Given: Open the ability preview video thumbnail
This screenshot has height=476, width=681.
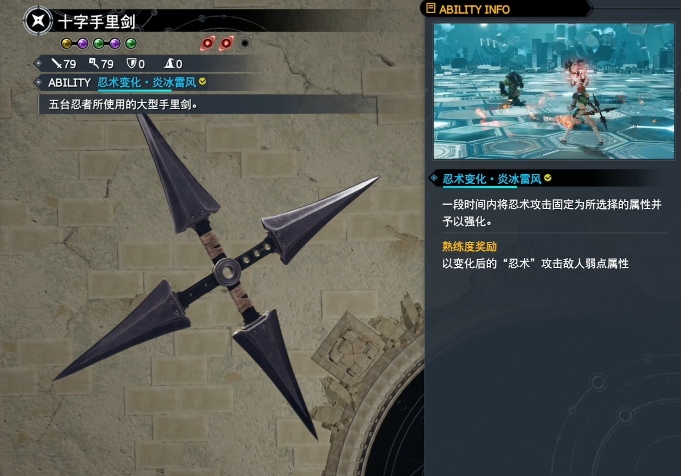Looking at the screenshot, I should point(553,90).
